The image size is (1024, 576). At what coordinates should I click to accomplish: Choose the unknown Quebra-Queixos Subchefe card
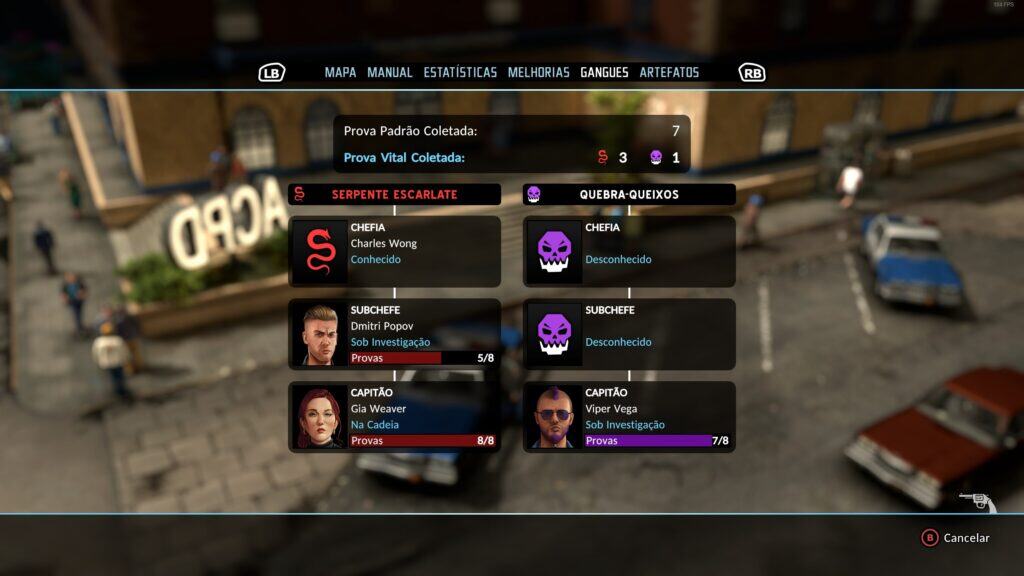coord(629,334)
